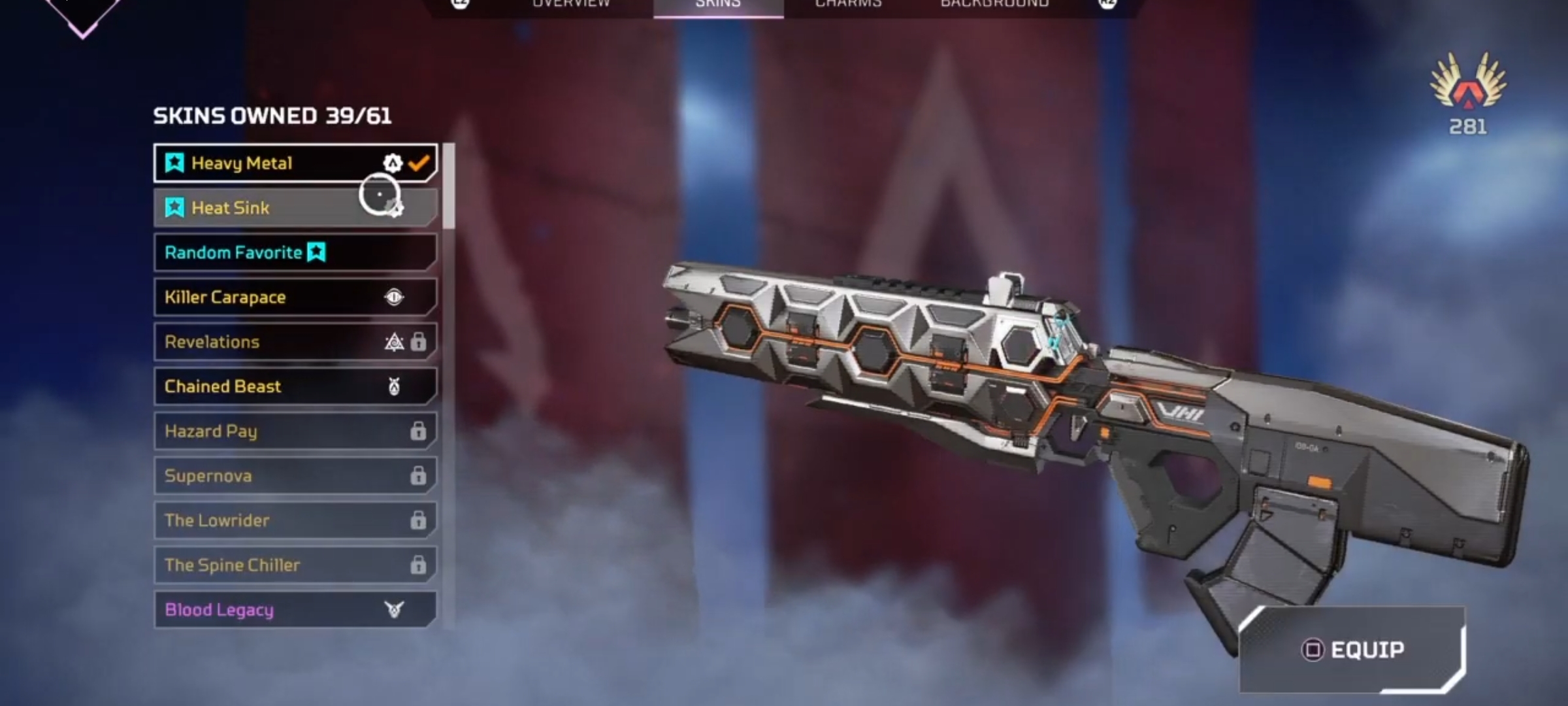Equip the selected weapon skin
This screenshot has width=1568, height=706.
point(1352,650)
